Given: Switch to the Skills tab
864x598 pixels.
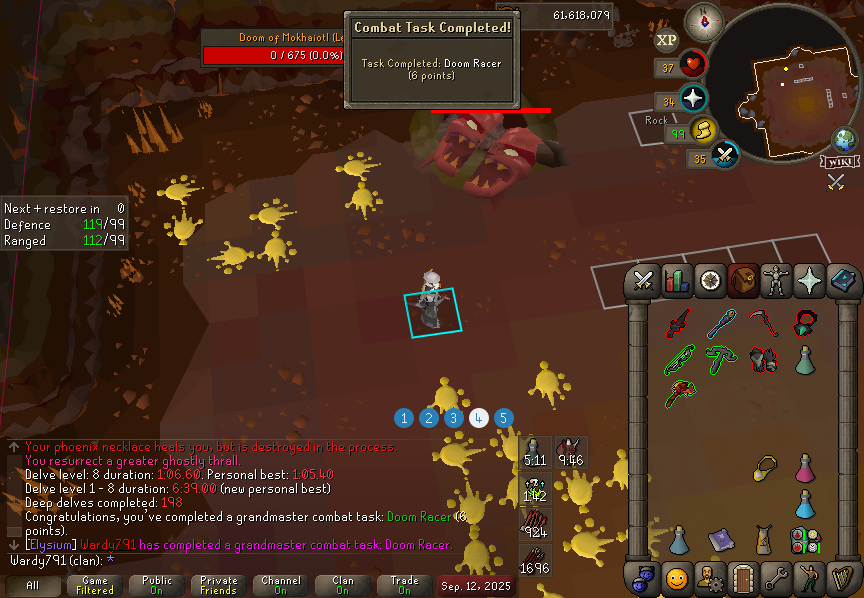Looking at the screenshot, I should pos(677,282).
